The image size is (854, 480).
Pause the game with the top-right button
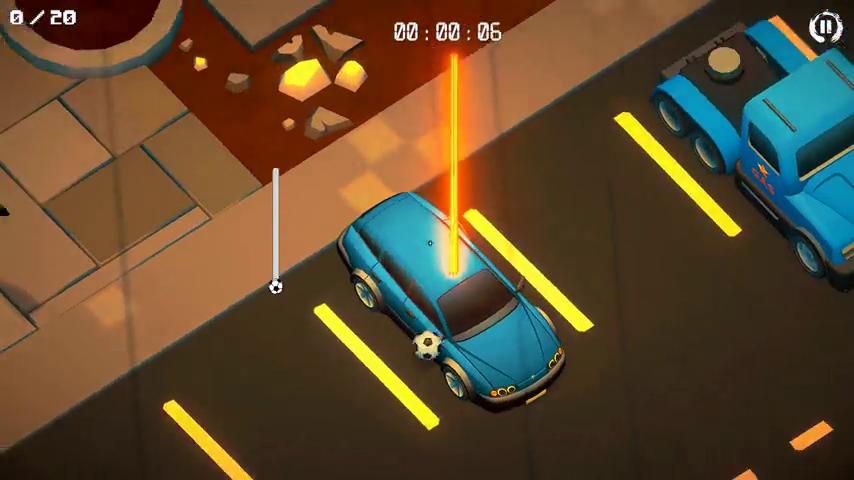[825, 27]
